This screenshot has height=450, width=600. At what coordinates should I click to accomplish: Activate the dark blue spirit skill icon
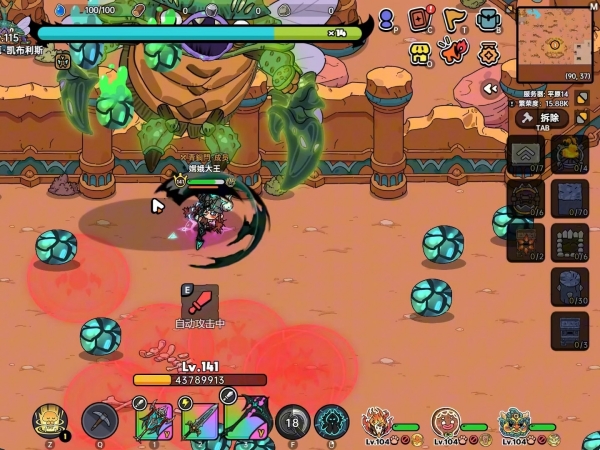click(331, 421)
